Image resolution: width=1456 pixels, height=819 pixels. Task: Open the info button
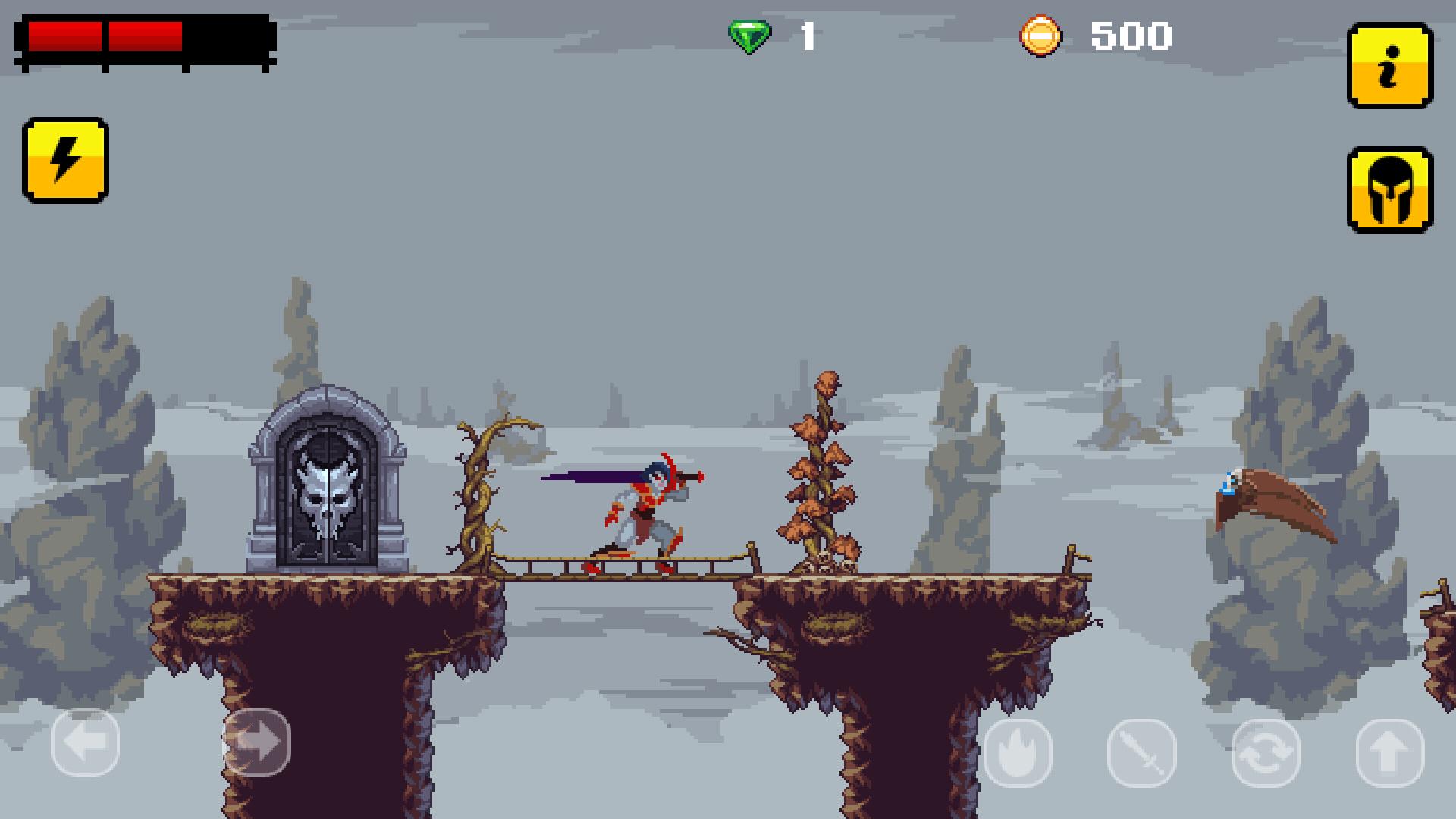[1389, 65]
